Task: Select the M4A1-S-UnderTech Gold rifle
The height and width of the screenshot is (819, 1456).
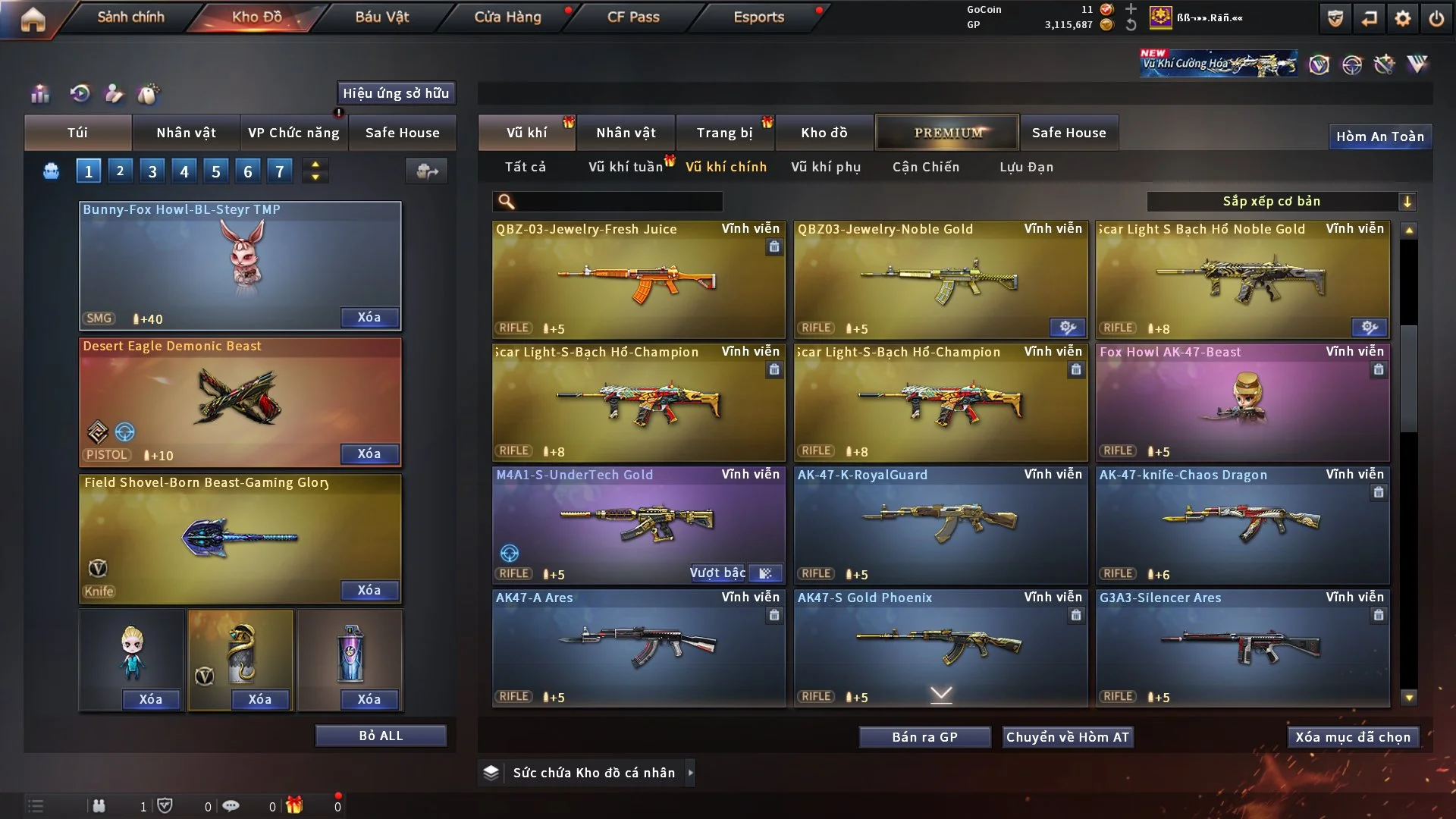Action: 639,525
